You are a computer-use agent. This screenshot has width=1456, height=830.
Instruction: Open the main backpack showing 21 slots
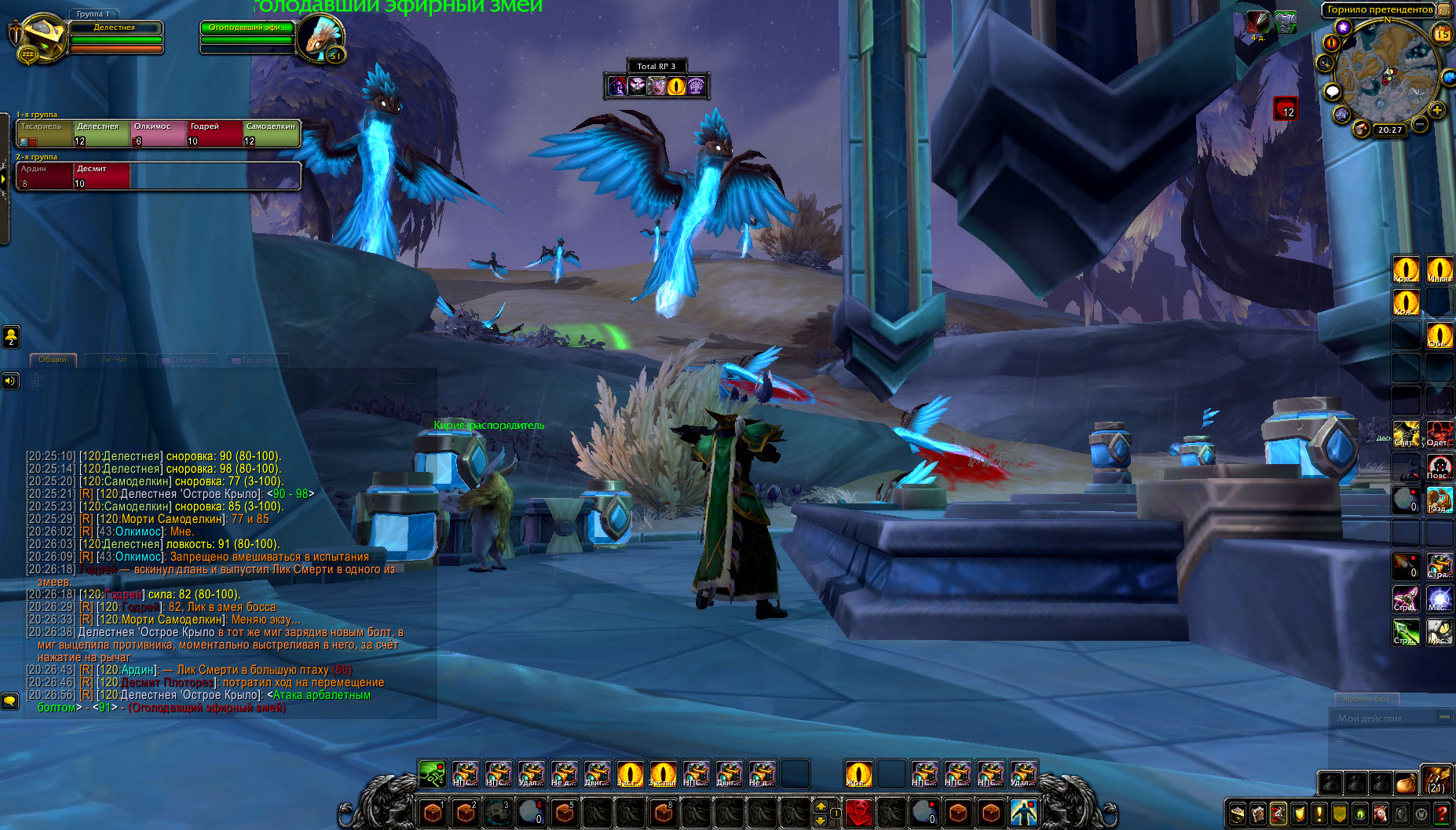click(1436, 781)
